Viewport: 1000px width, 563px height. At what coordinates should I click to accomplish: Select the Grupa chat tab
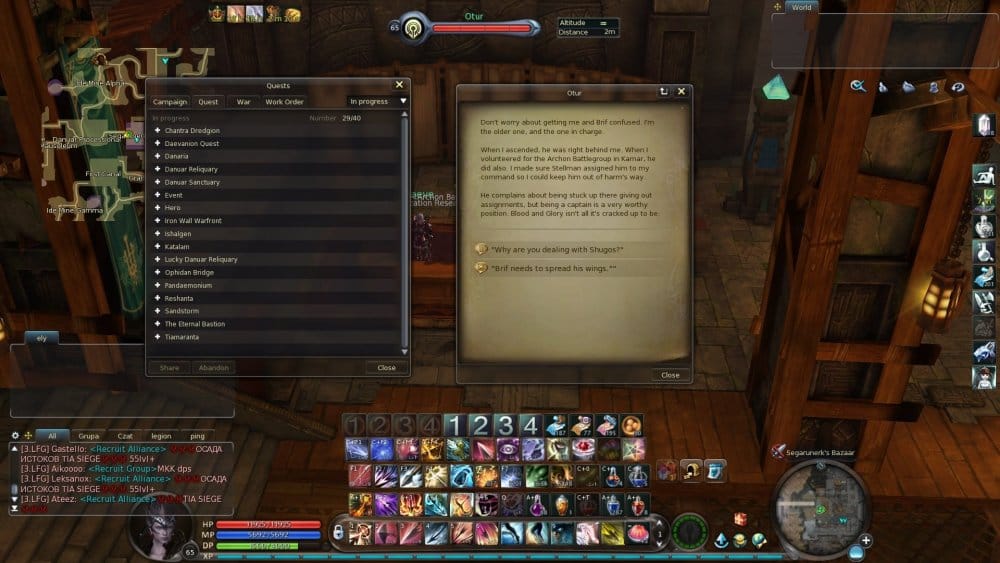(x=89, y=436)
